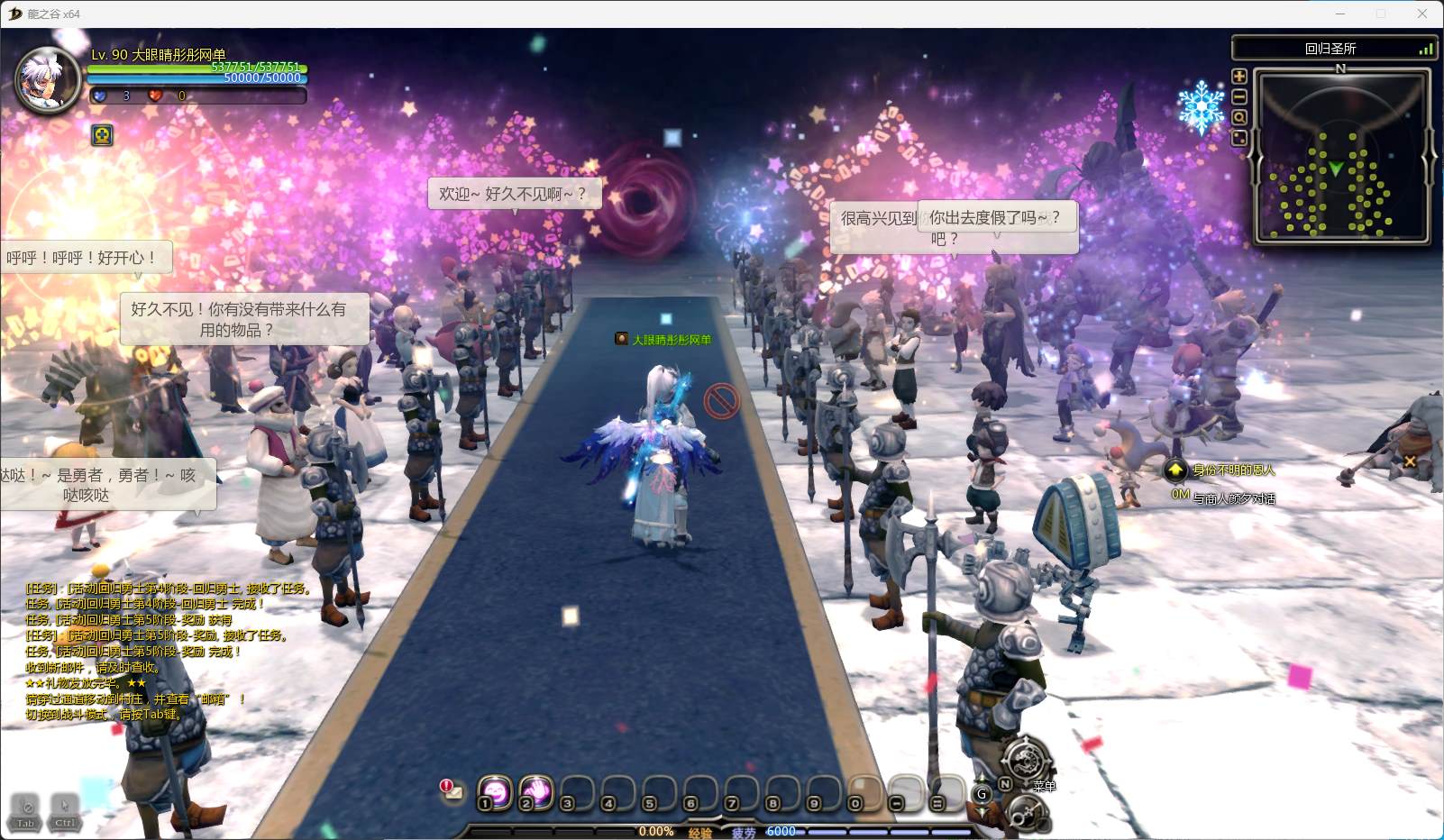Zoom out the minimap with minus button
Image resolution: width=1444 pixels, height=840 pixels.
point(1239,97)
